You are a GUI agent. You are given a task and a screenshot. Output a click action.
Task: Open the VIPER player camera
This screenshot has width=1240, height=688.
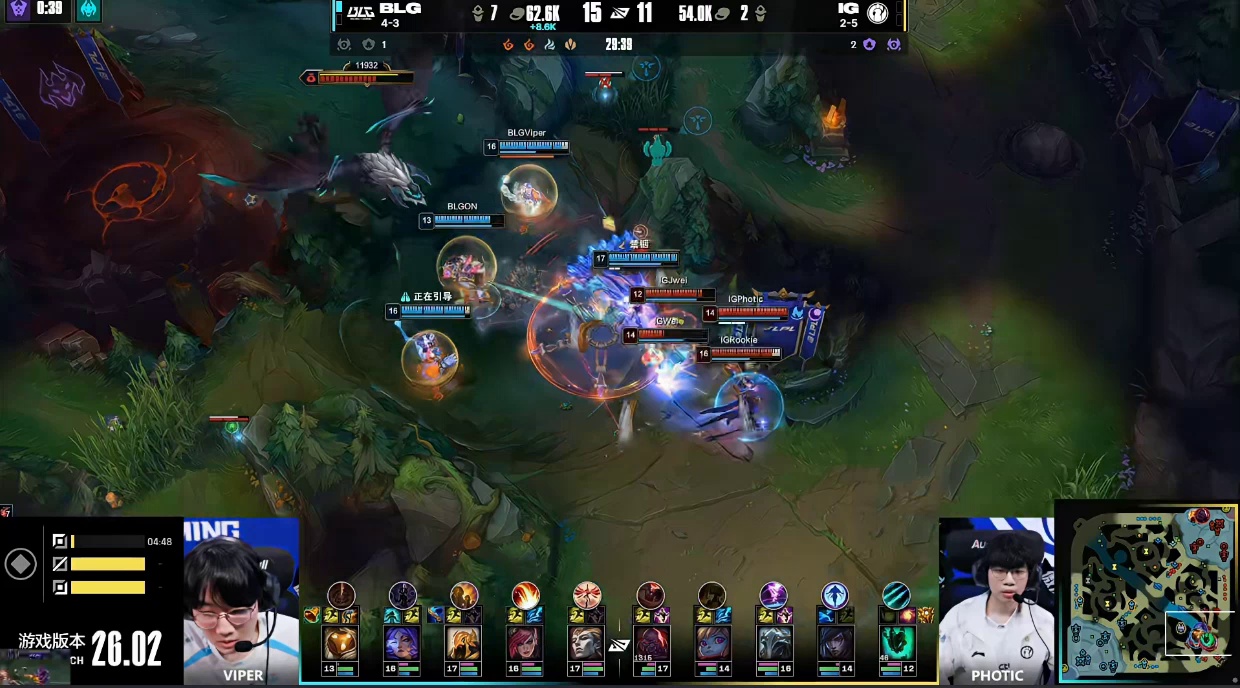click(242, 600)
